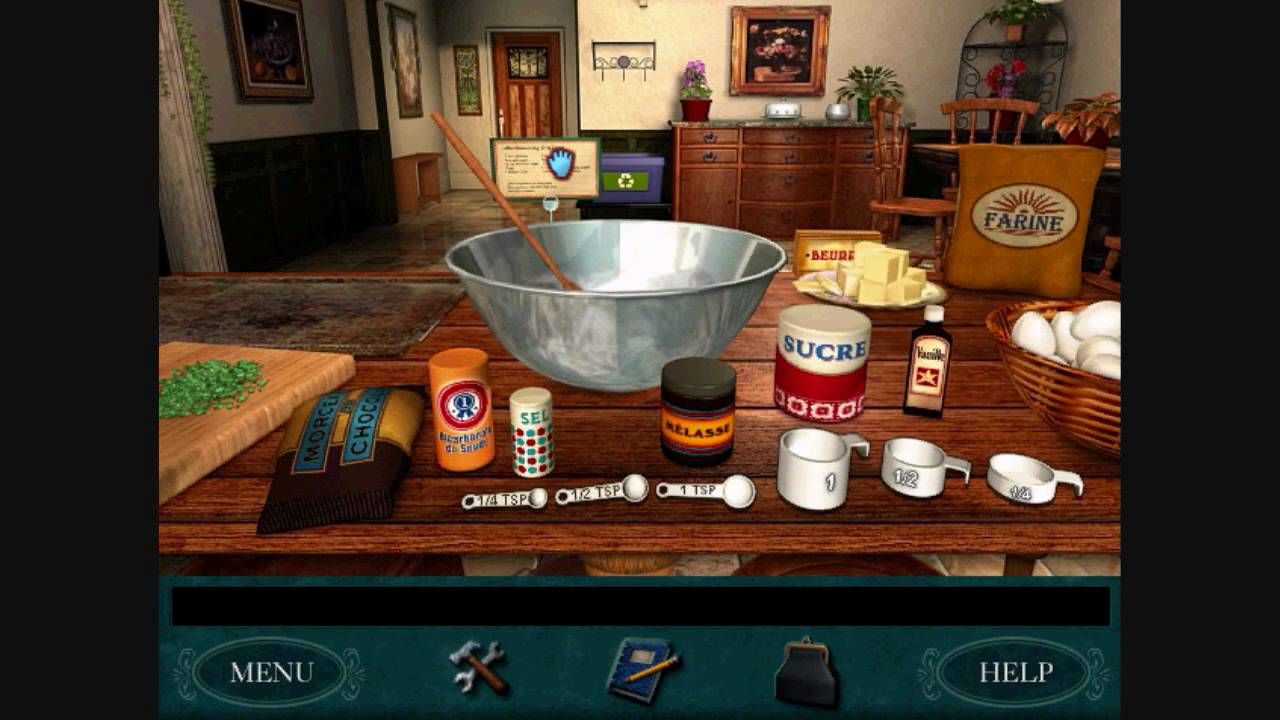Open the blue journal notebook
Viewport: 1280px width, 720px height.
[640, 668]
